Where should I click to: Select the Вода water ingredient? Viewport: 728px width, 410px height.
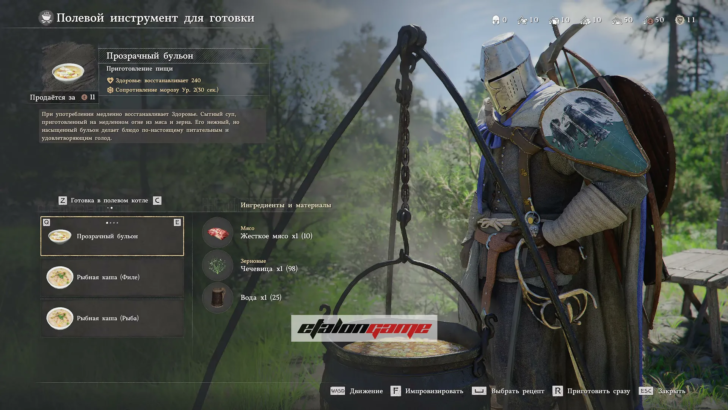[x=218, y=297]
